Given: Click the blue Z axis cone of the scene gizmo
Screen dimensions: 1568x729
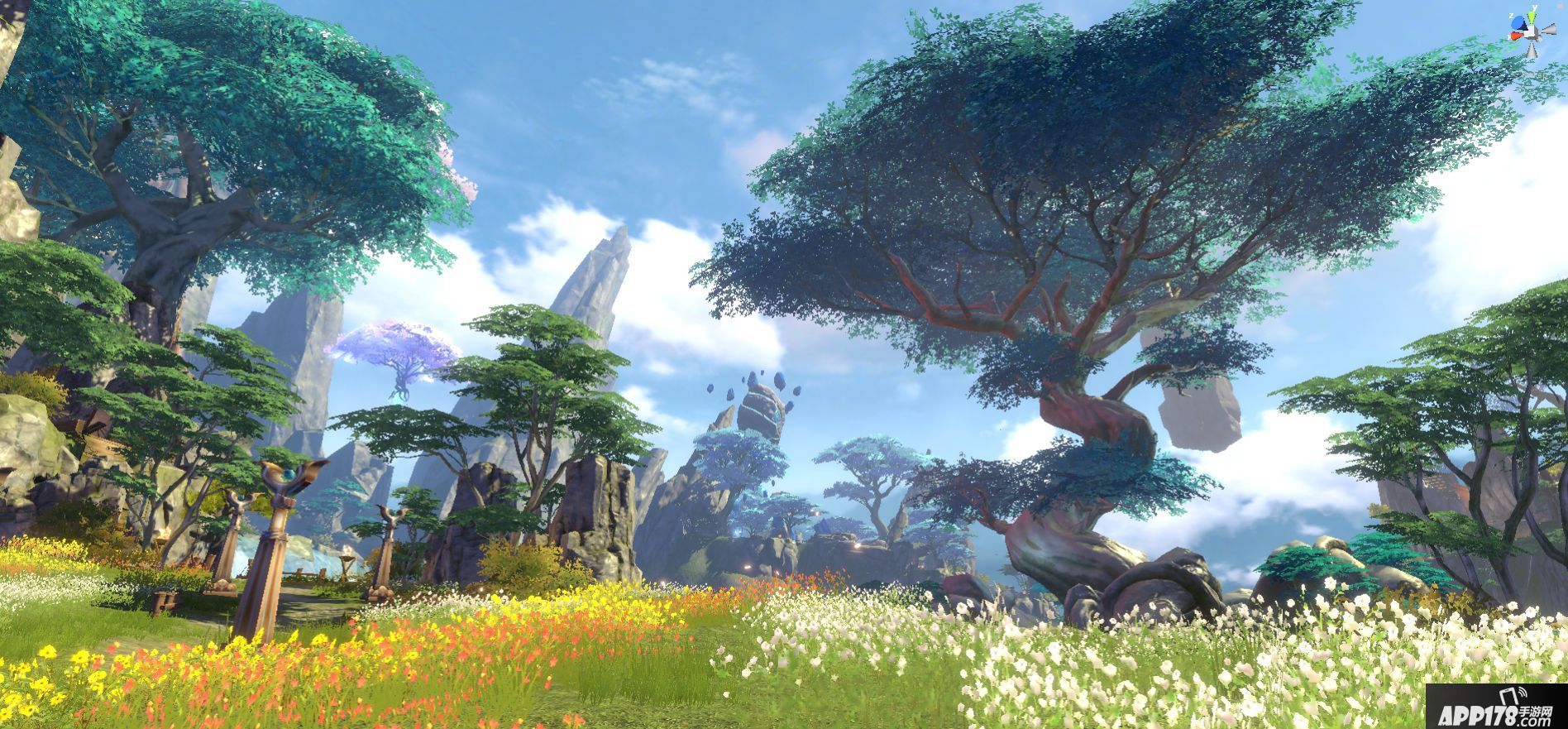Looking at the screenshot, I should (1517, 24).
